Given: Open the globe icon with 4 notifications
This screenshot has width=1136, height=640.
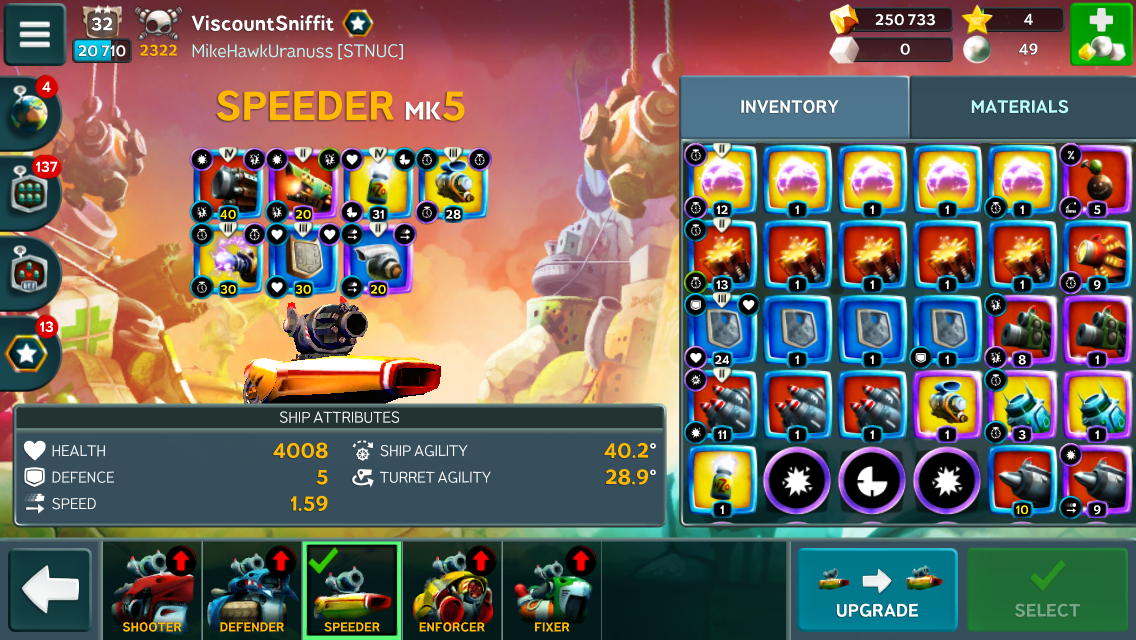Looking at the screenshot, I should (29, 112).
